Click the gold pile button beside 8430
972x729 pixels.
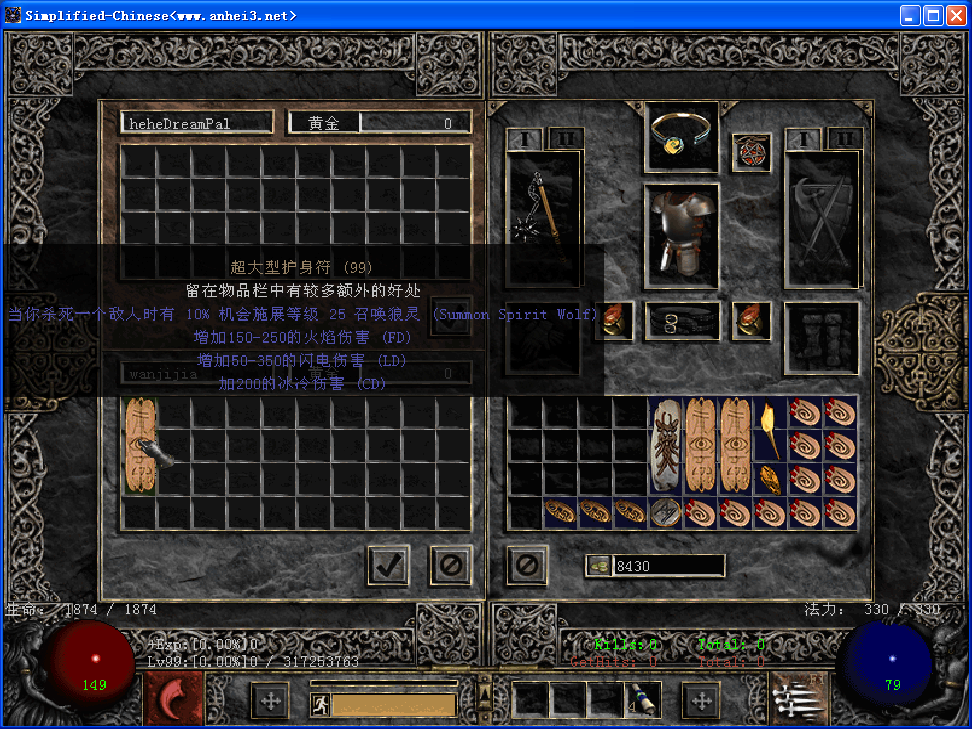[599, 566]
